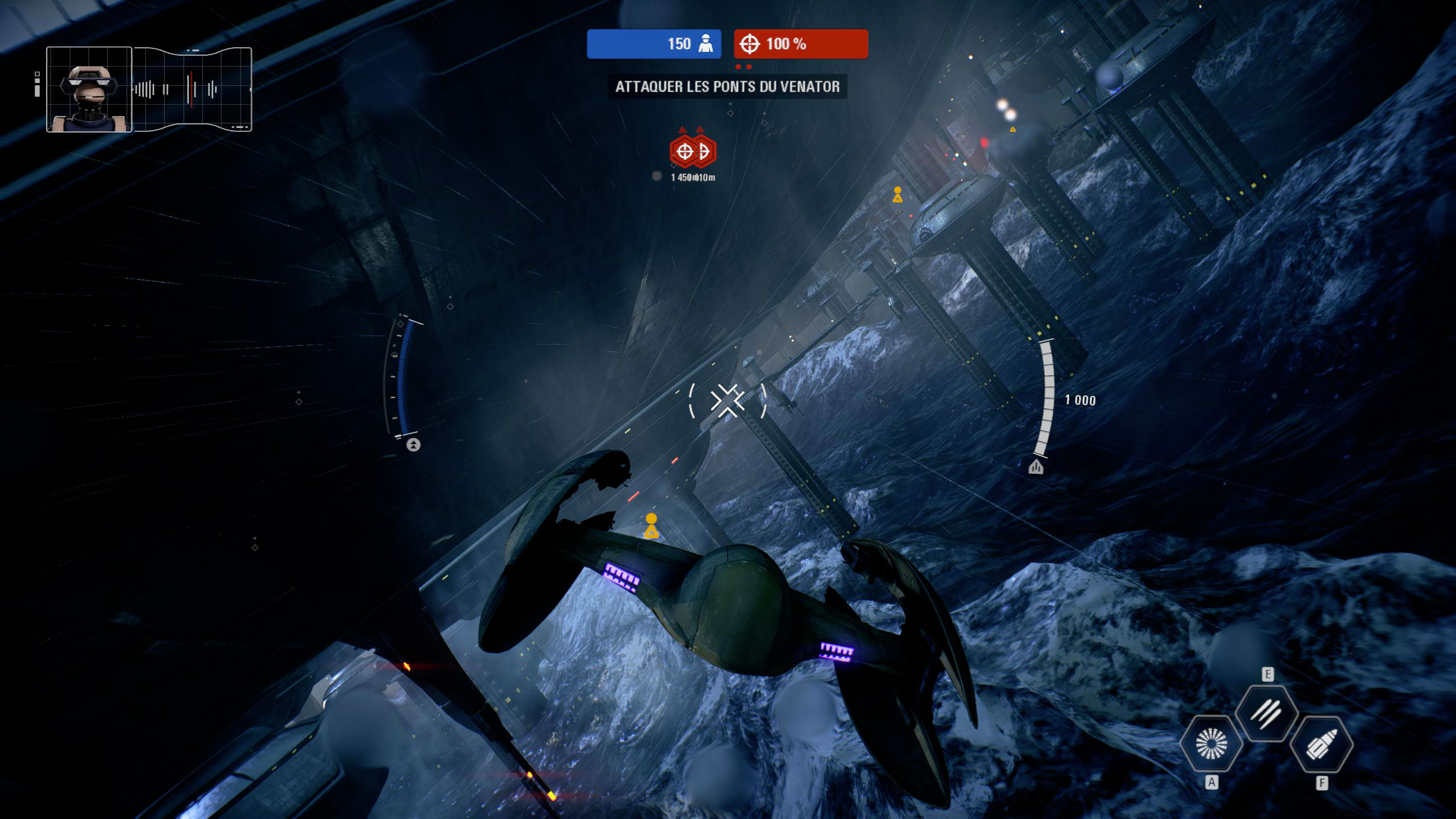Click the blue 150 reinforcement bar
This screenshot has height=819, width=1456.
click(x=654, y=44)
